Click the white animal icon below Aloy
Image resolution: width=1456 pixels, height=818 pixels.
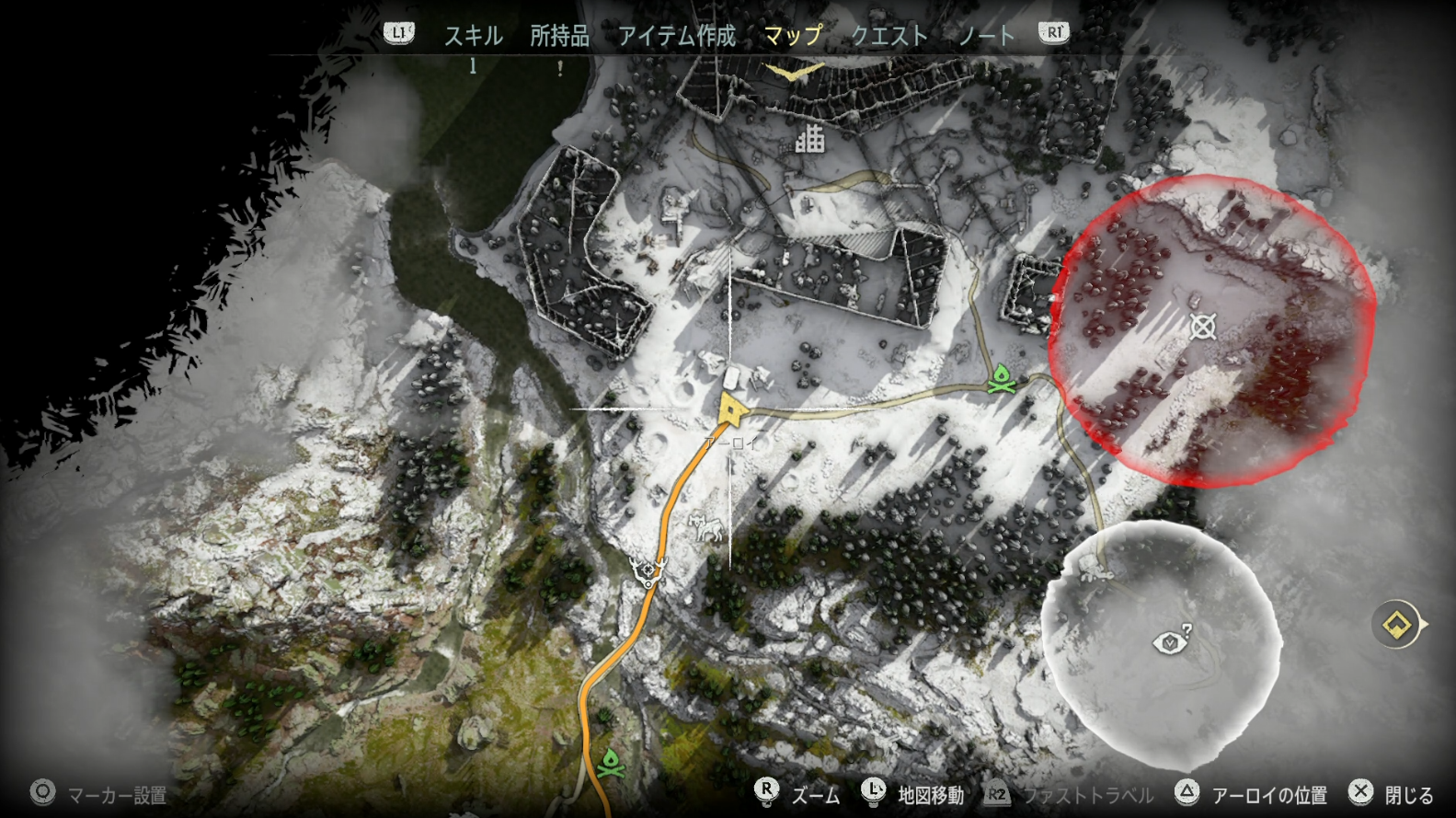click(705, 527)
